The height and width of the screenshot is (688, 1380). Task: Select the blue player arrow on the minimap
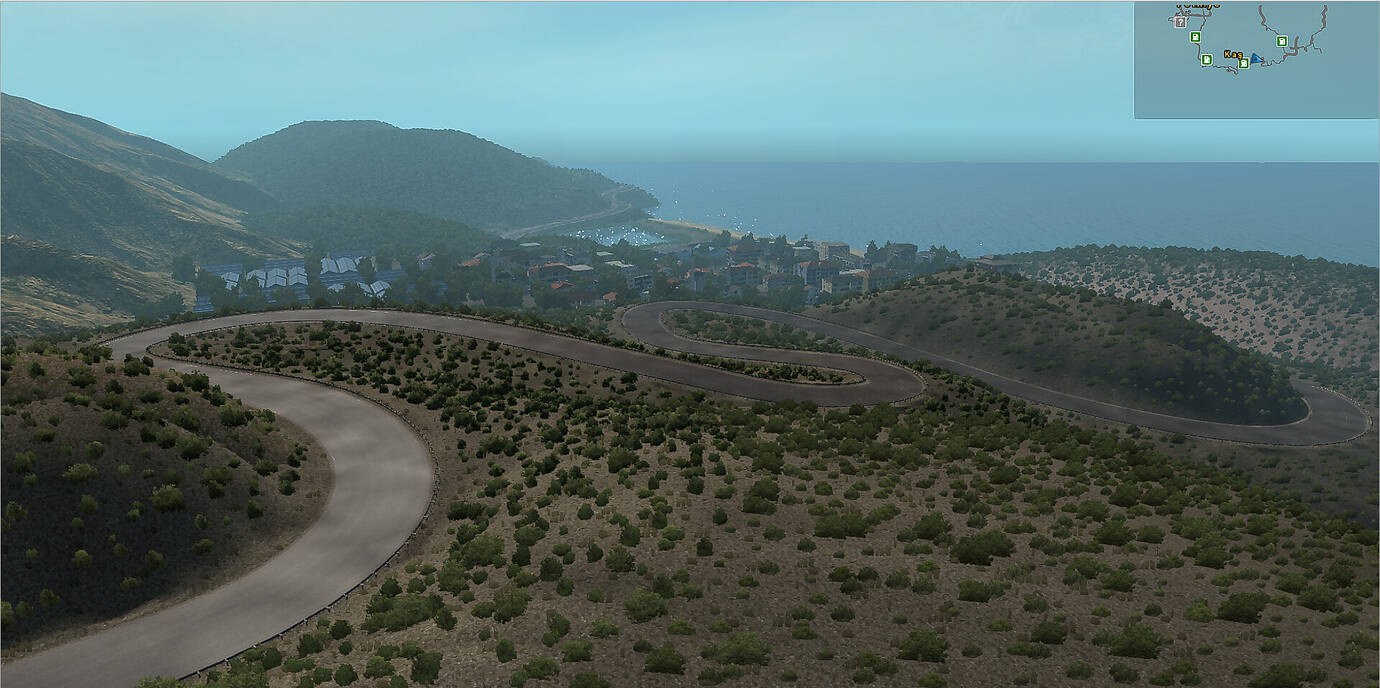tap(1255, 58)
